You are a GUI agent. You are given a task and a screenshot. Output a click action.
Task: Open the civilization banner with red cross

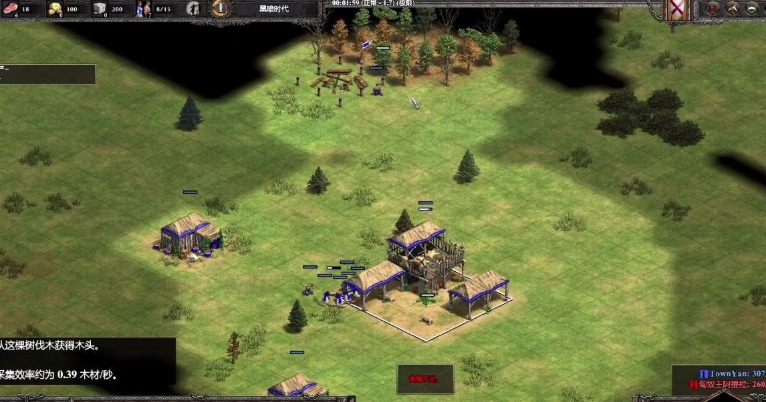click(678, 10)
